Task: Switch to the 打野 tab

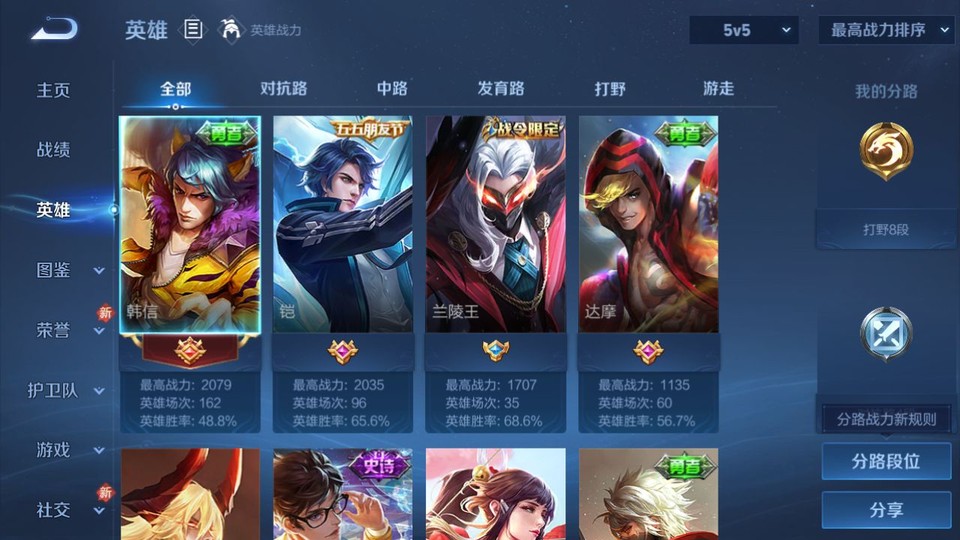Action: 610,88
